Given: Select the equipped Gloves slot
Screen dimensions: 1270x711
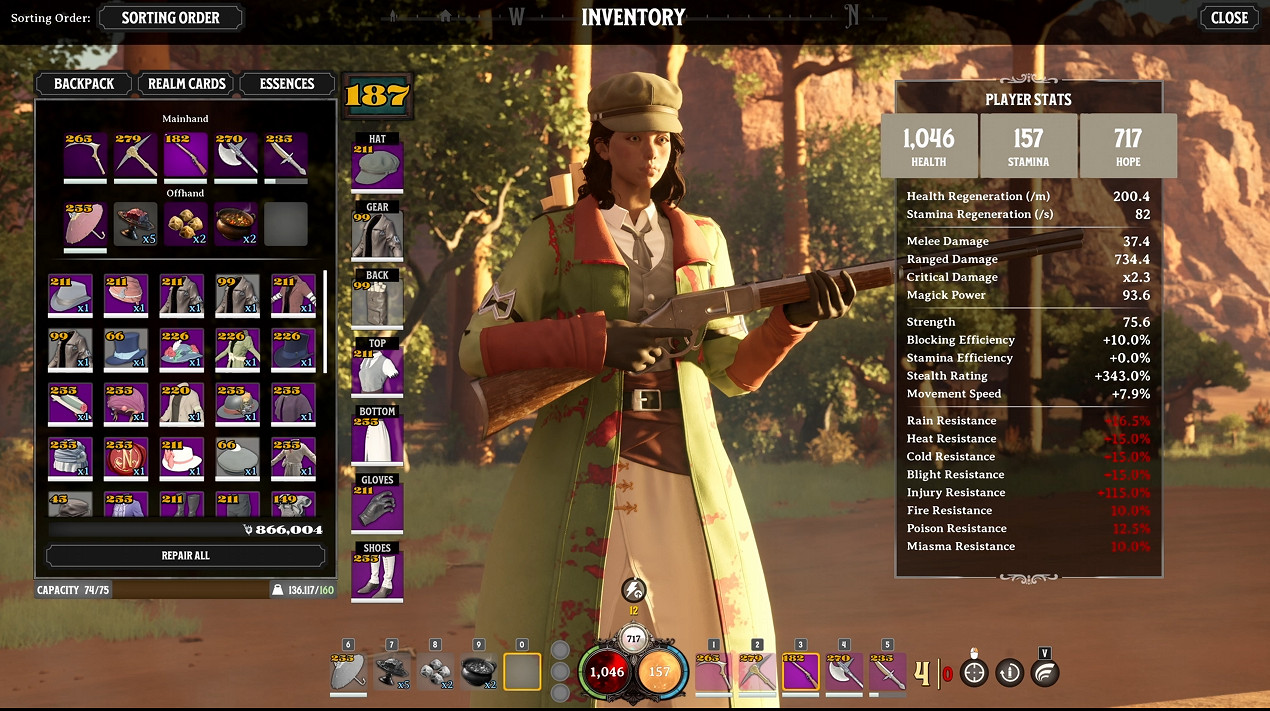Looking at the screenshot, I should [x=377, y=506].
